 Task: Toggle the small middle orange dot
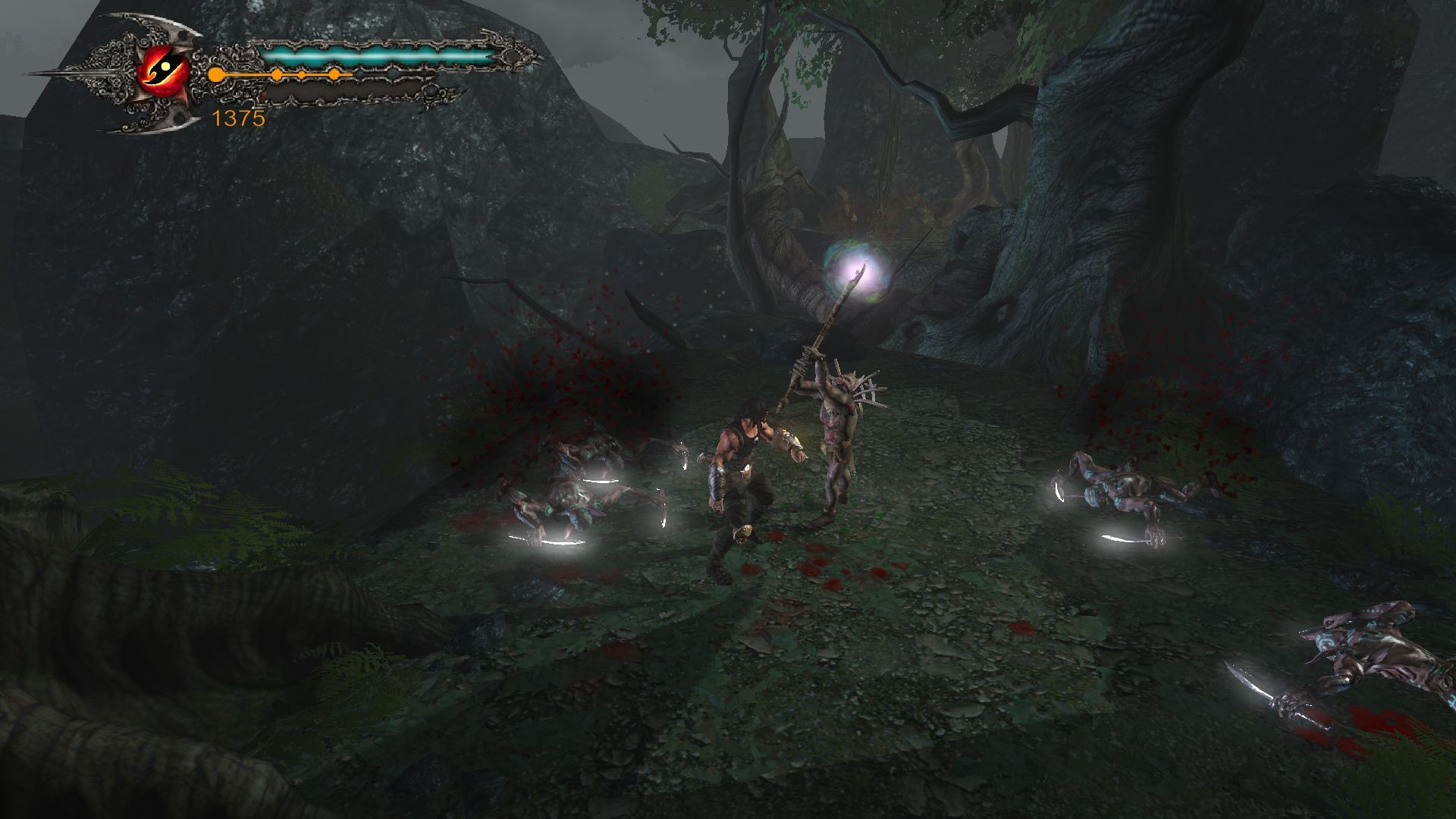(x=301, y=74)
